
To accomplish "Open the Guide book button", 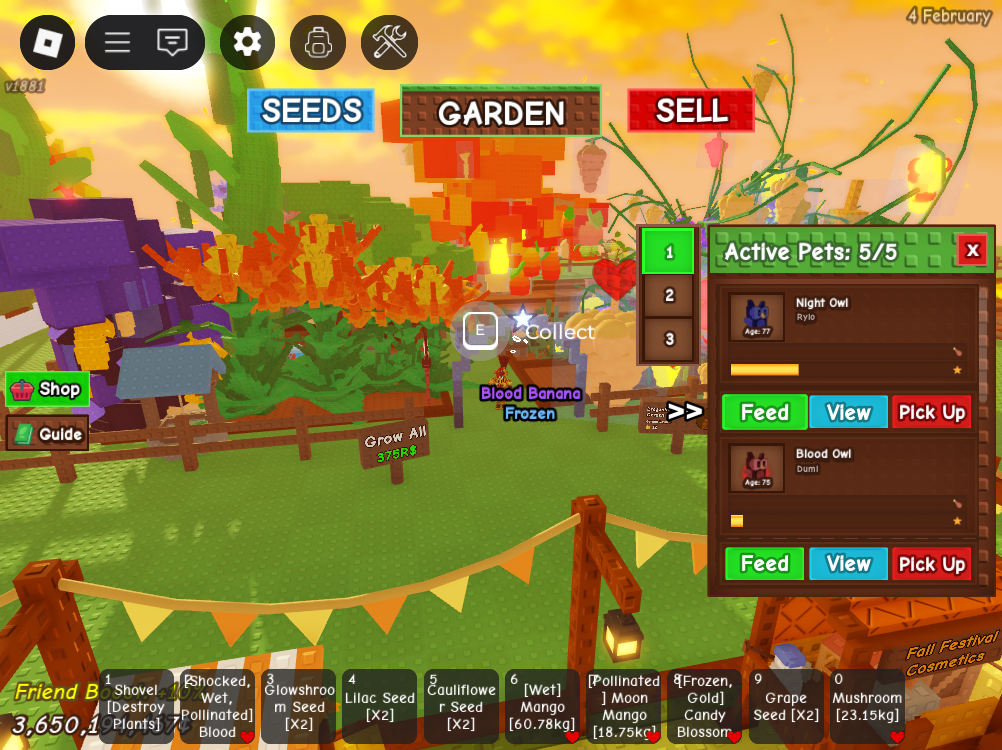I will tap(48, 434).
